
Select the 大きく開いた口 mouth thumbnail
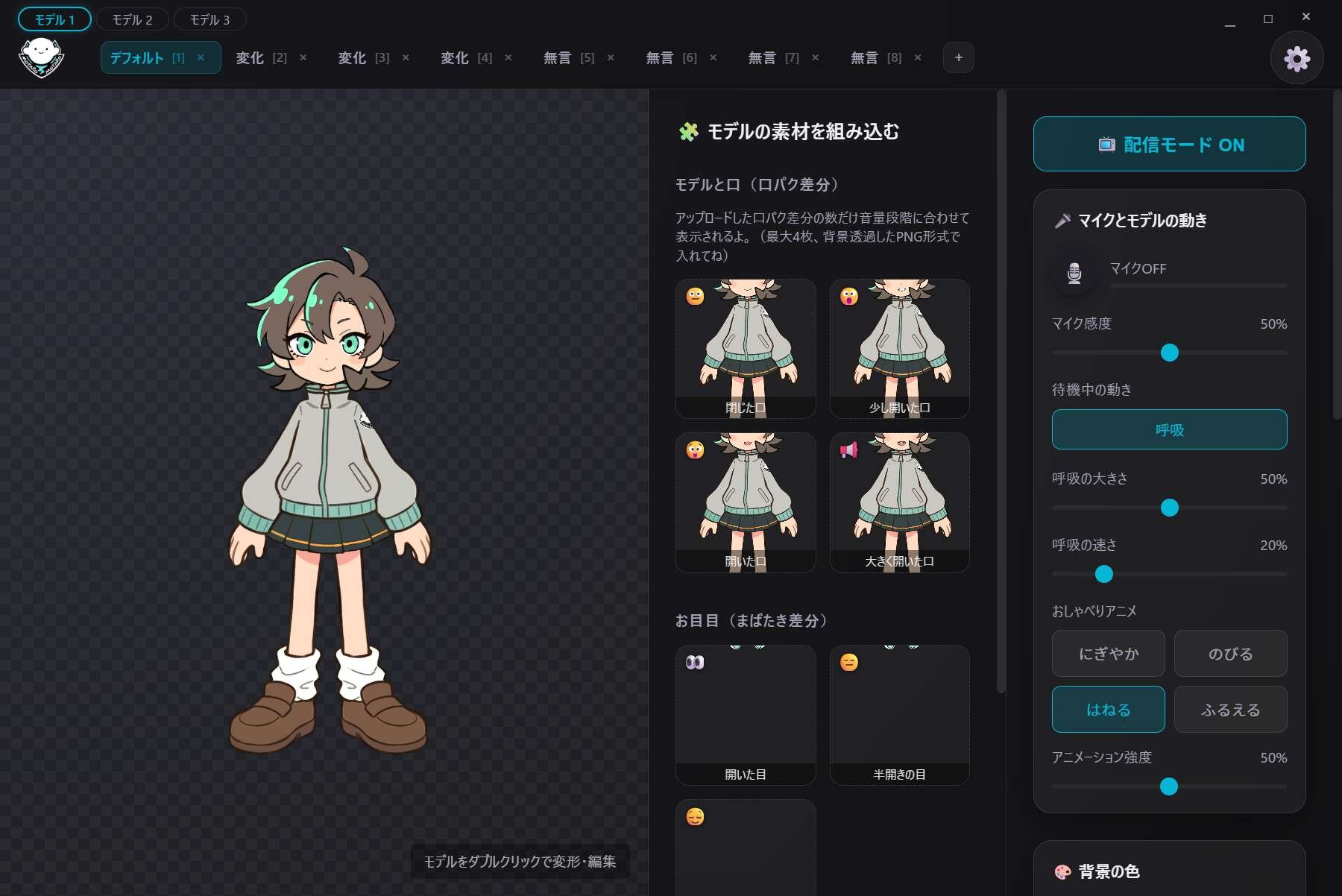[x=899, y=502]
